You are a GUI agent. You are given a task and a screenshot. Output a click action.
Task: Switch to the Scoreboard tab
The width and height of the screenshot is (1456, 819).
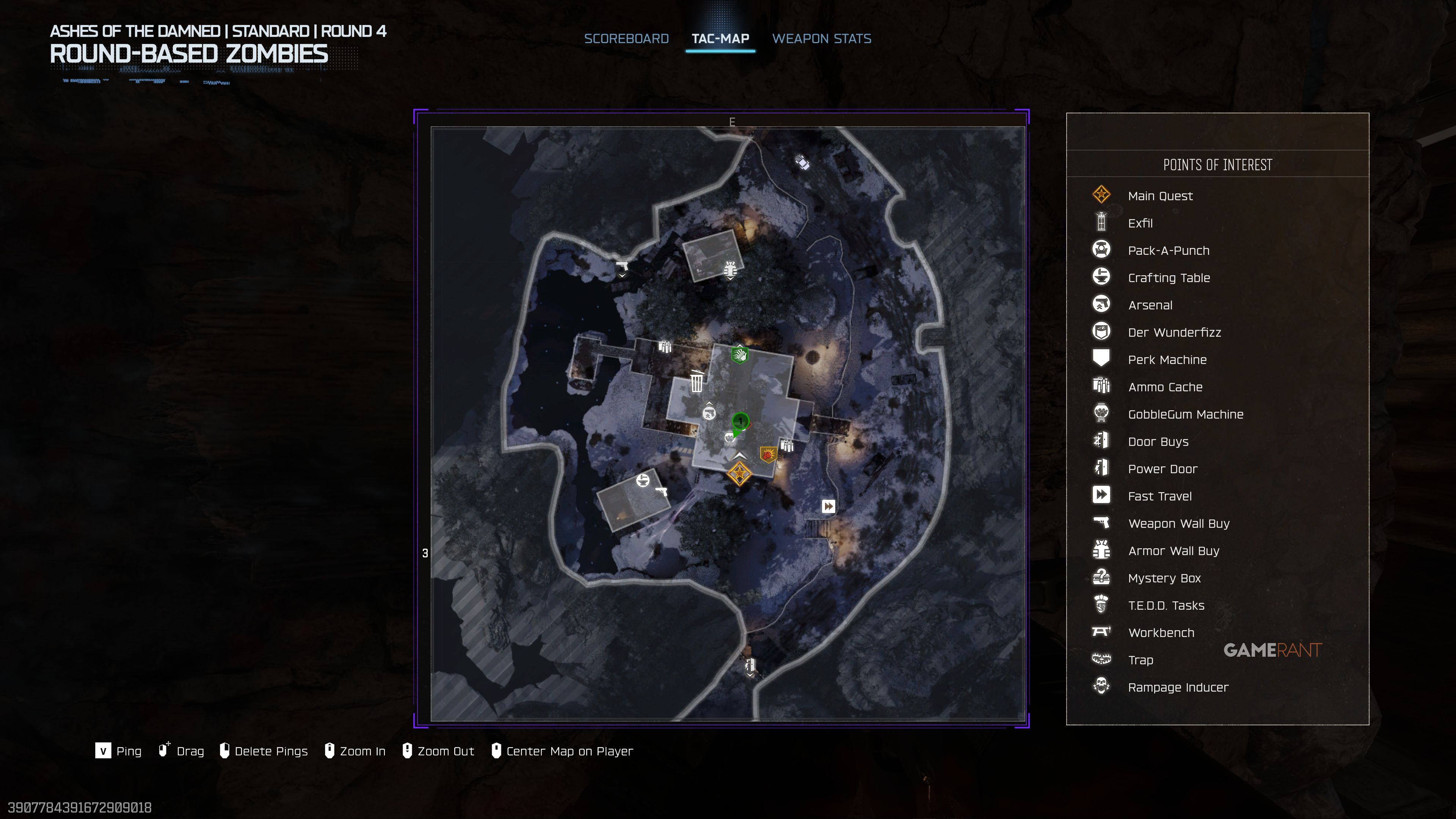(626, 38)
